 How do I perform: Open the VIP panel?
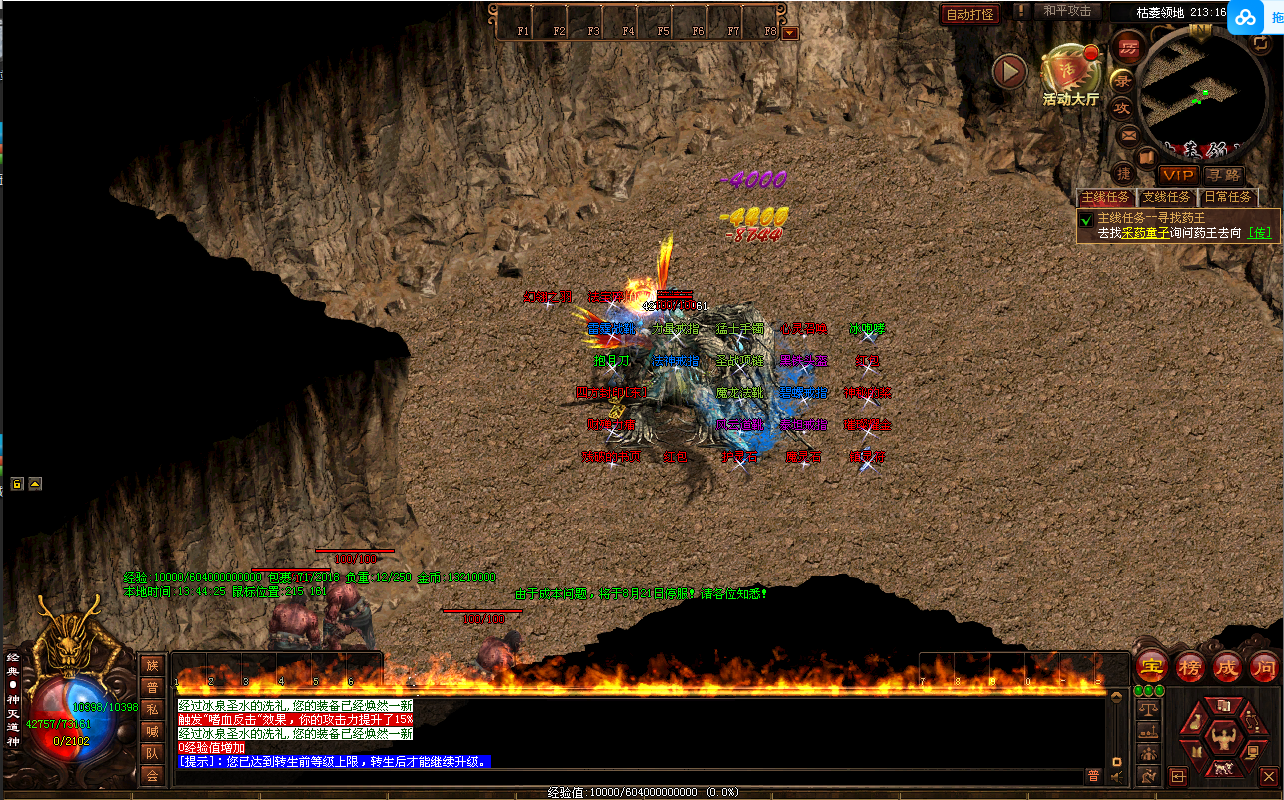point(1178,175)
